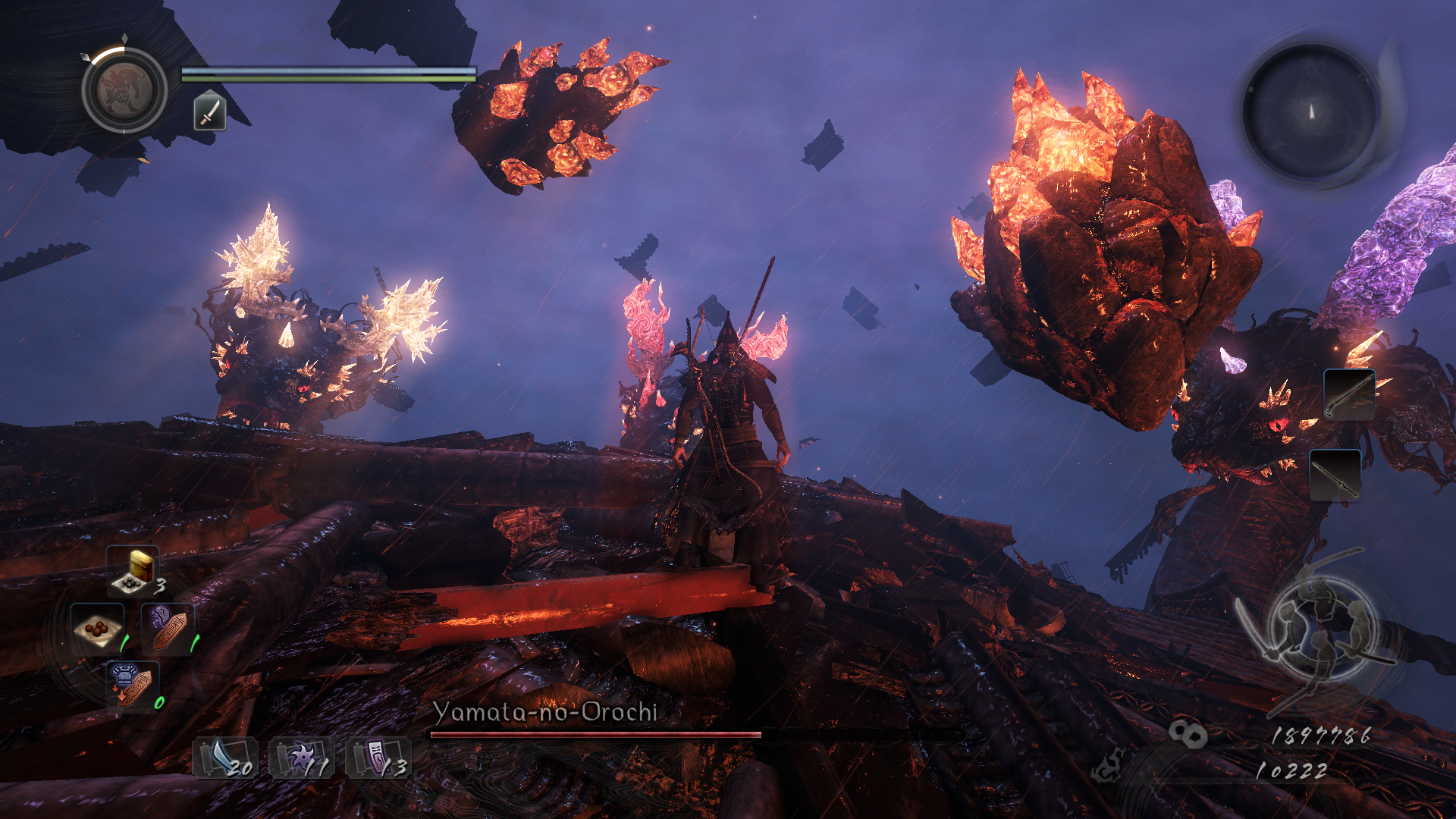Image resolution: width=1456 pixels, height=819 pixels.
Task: Use the yellow pouch item with count 3
Action: coord(133,571)
